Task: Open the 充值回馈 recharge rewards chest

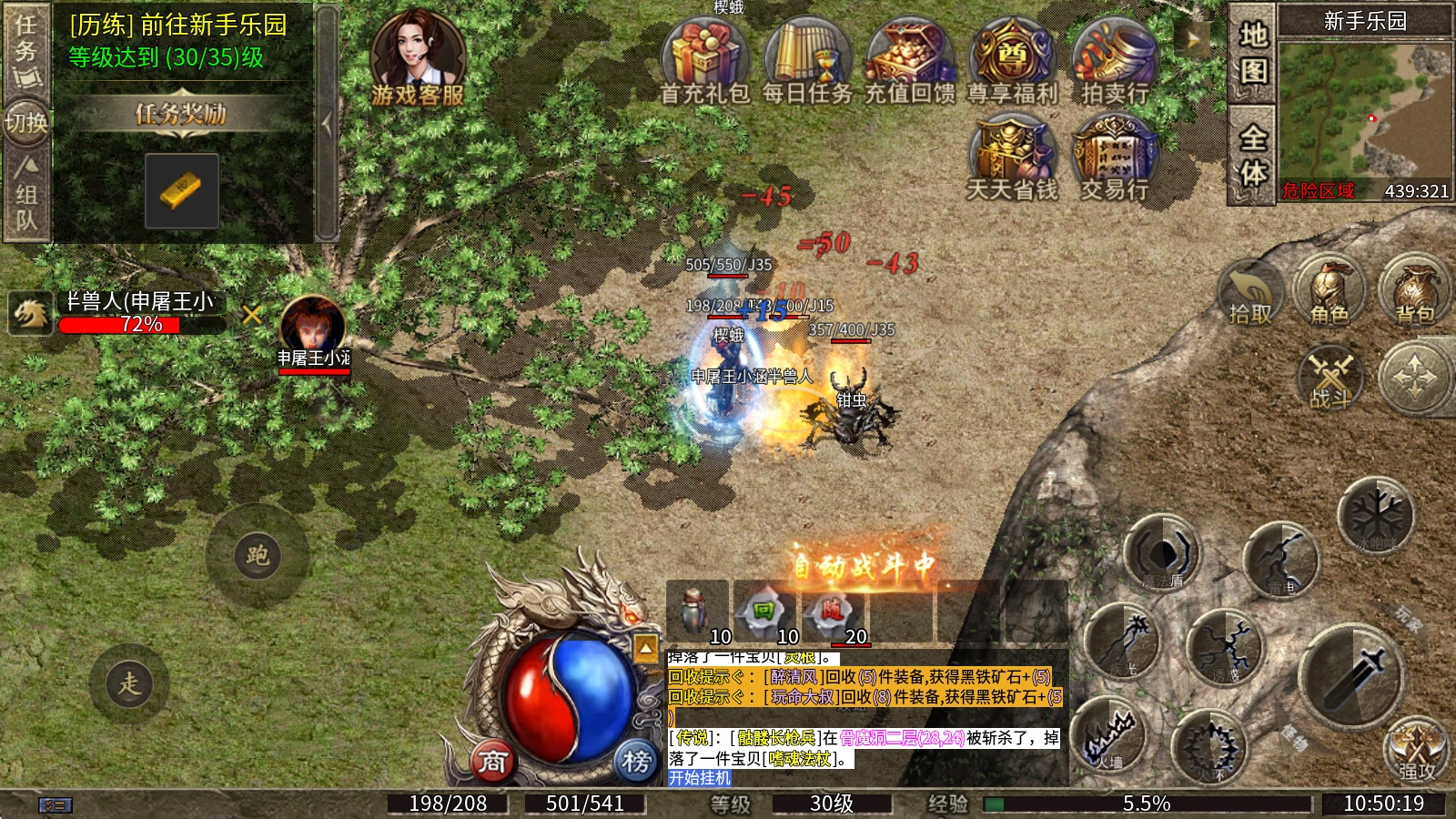Action: (909, 60)
